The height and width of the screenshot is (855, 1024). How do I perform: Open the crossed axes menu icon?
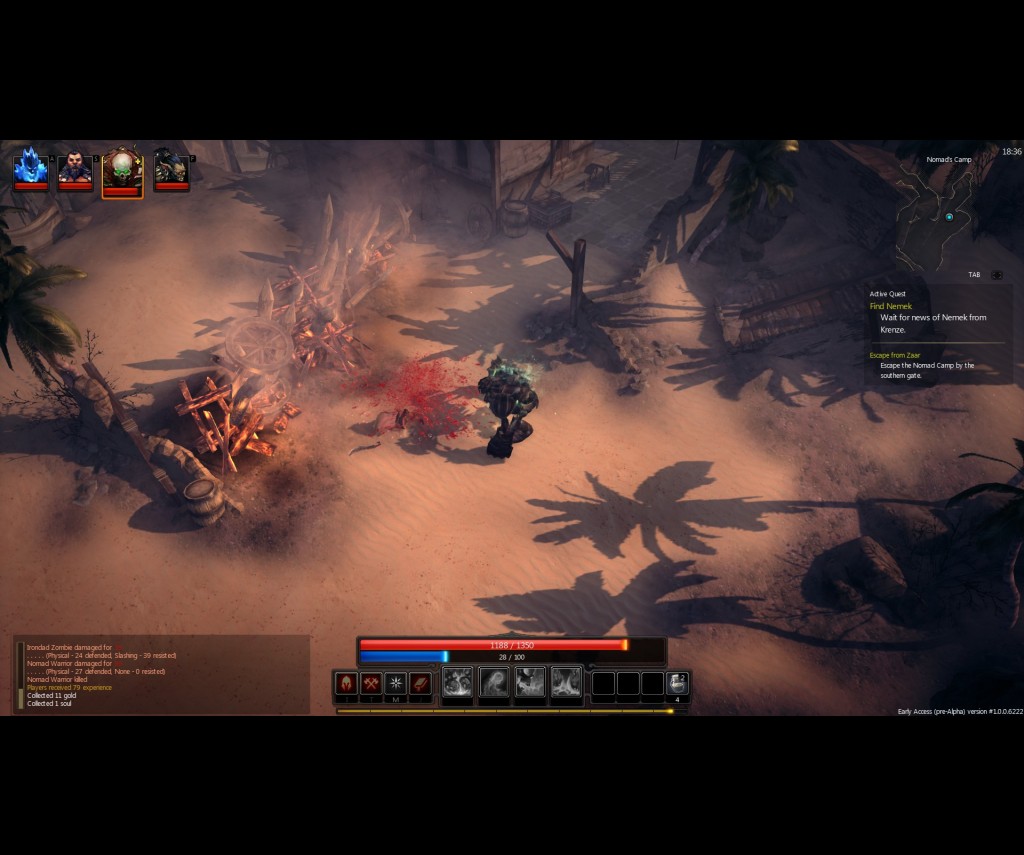pyautogui.click(x=371, y=683)
